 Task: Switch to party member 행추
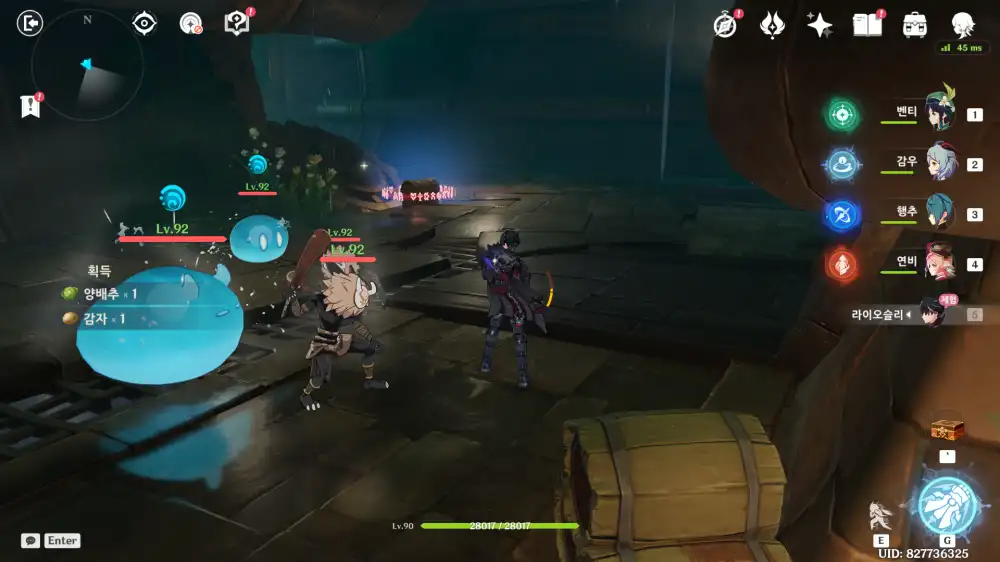(938, 213)
